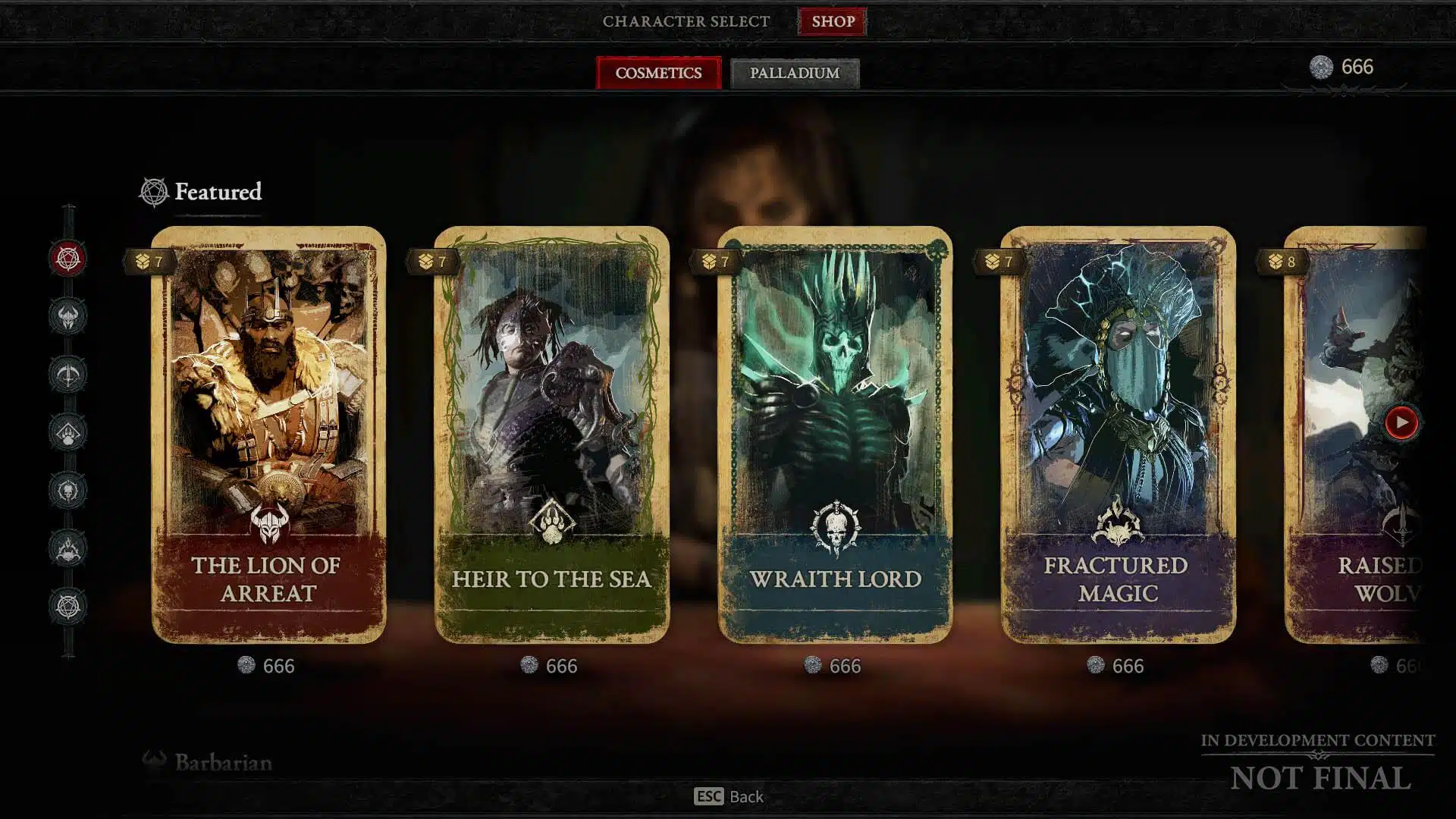Select the Cosmetics tab

658,73
